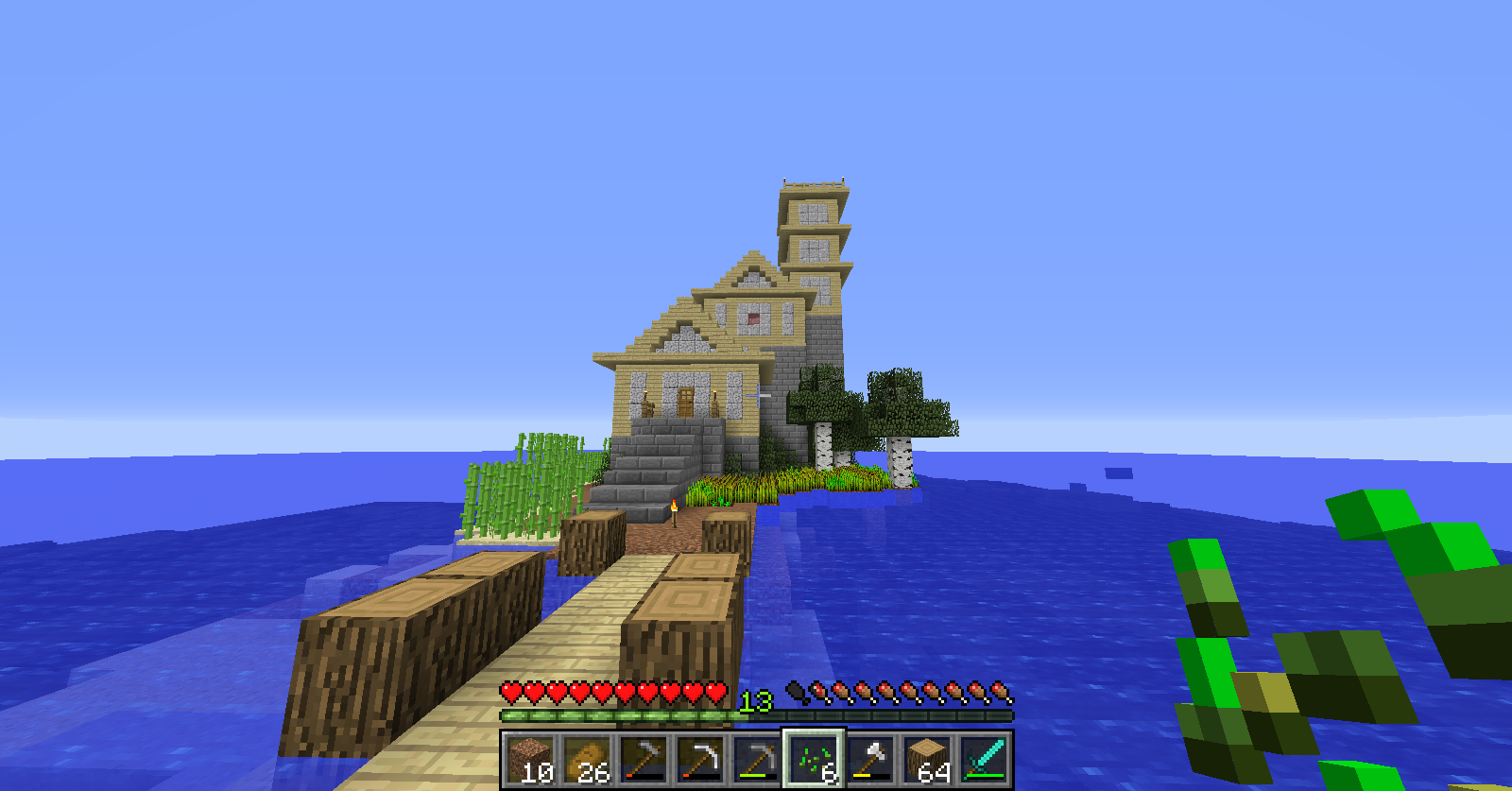This screenshot has width=1512, height=791.
Task: Equip the diamond sword
Action: 984,759
